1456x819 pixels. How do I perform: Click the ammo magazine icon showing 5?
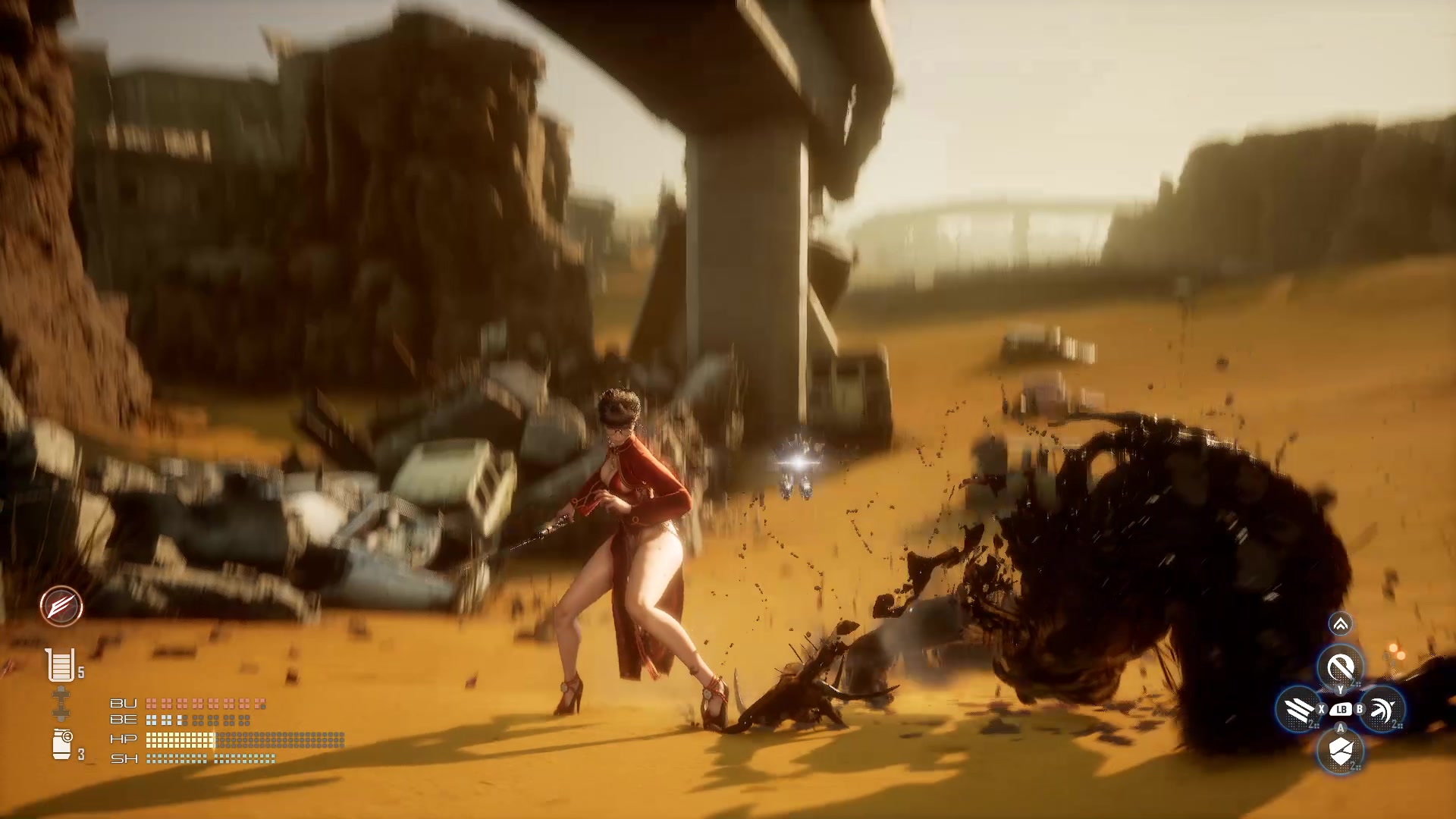click(60, 665)
